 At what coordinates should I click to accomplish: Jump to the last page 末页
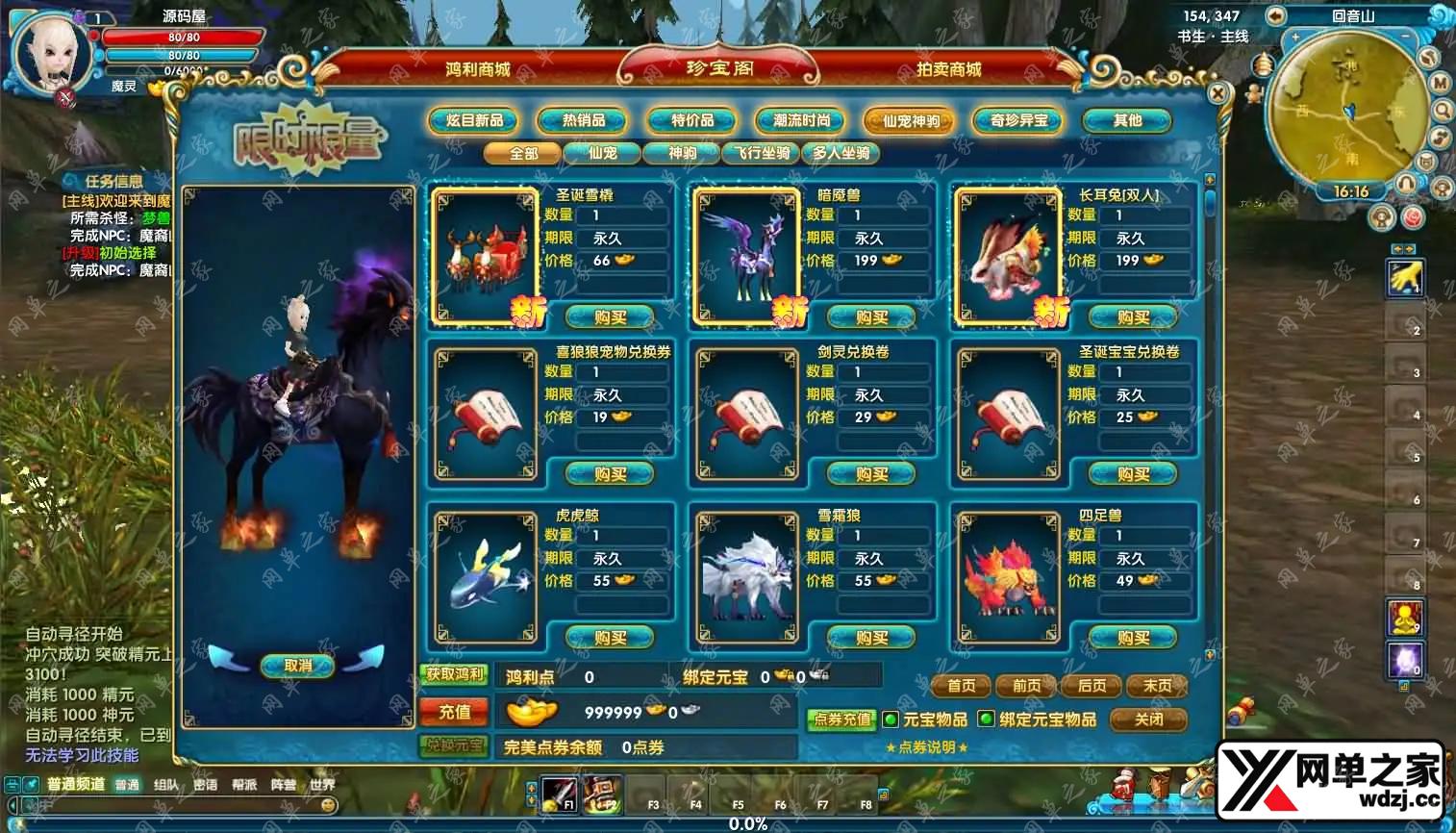click(1157, 686)
